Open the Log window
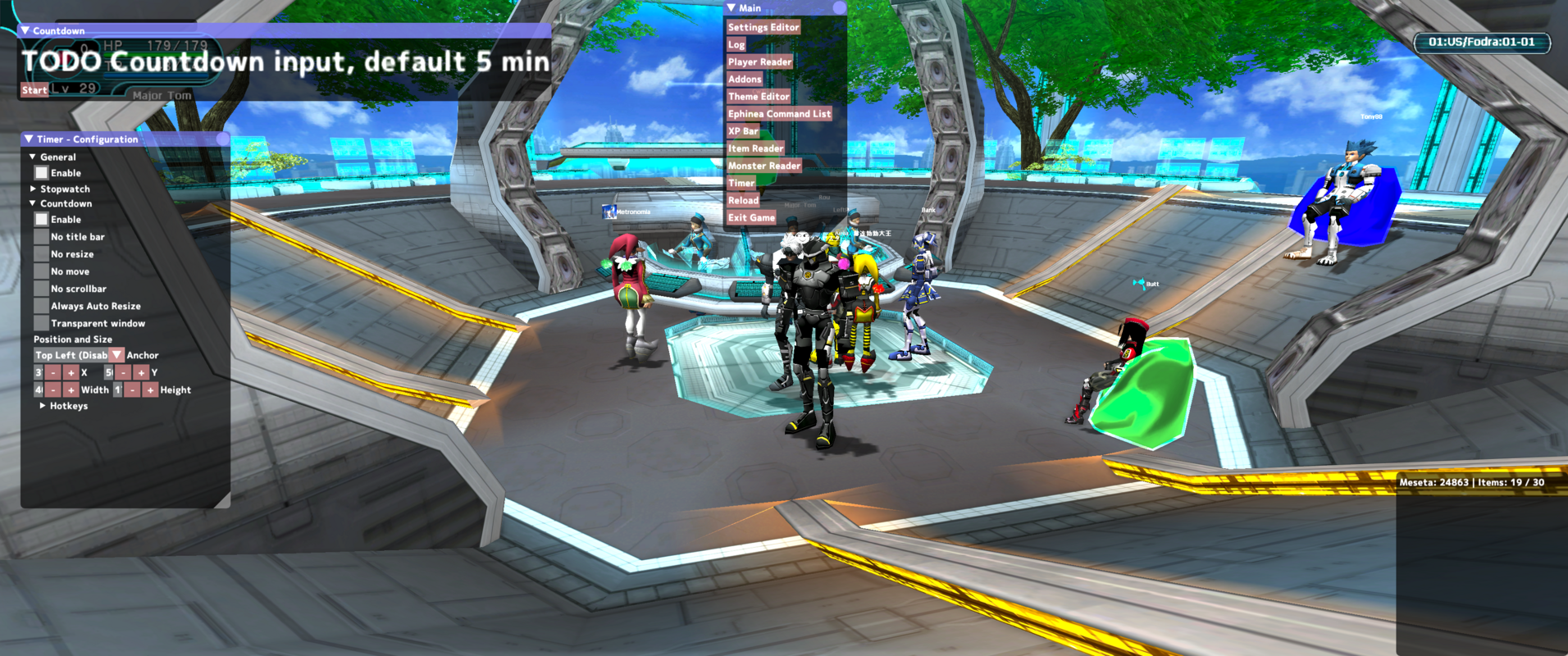The height and width of the screenshot is (656, 1568). tap(736, 44)
